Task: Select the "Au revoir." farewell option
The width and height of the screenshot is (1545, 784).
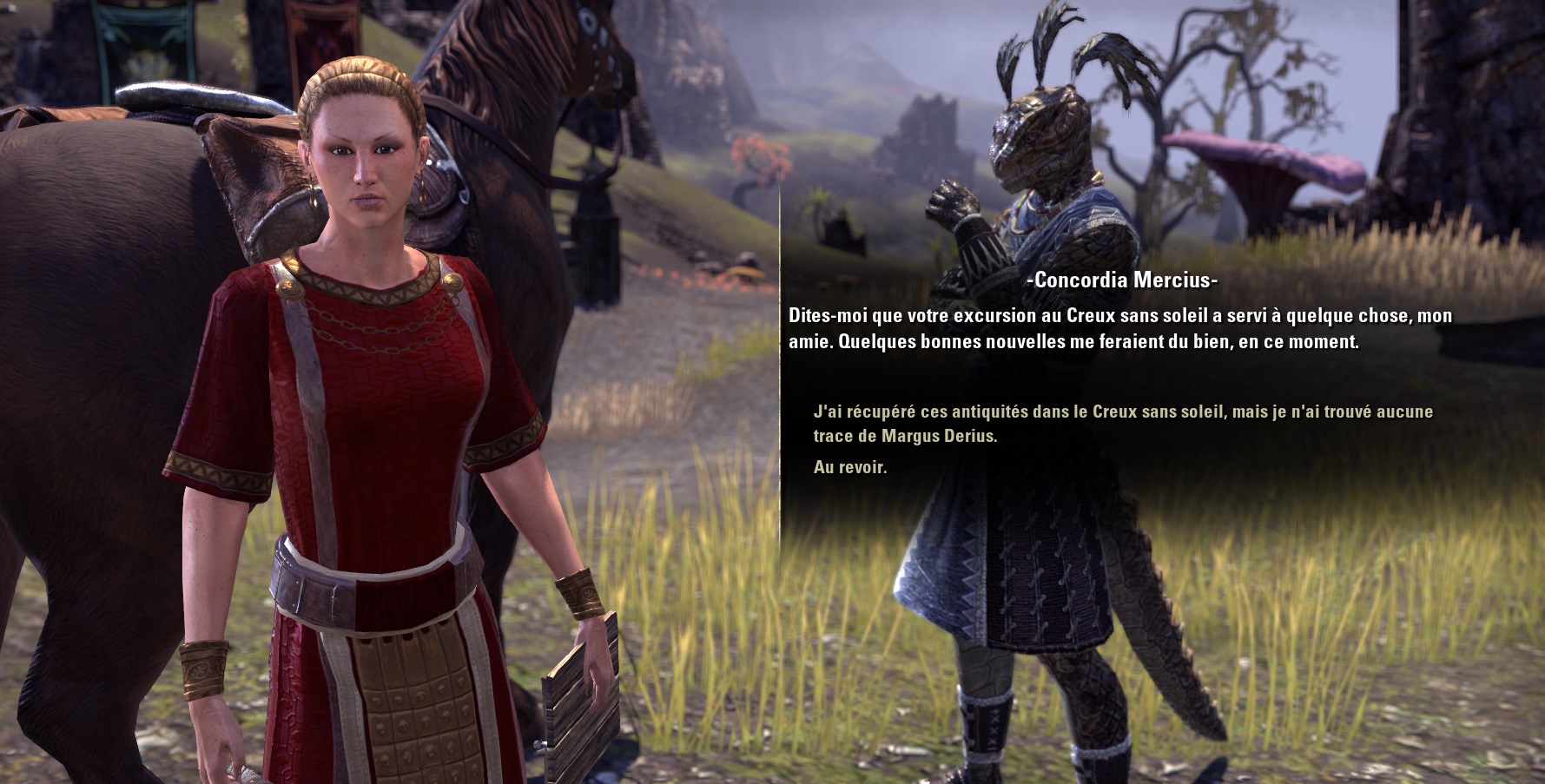Action: coord(850,468)
